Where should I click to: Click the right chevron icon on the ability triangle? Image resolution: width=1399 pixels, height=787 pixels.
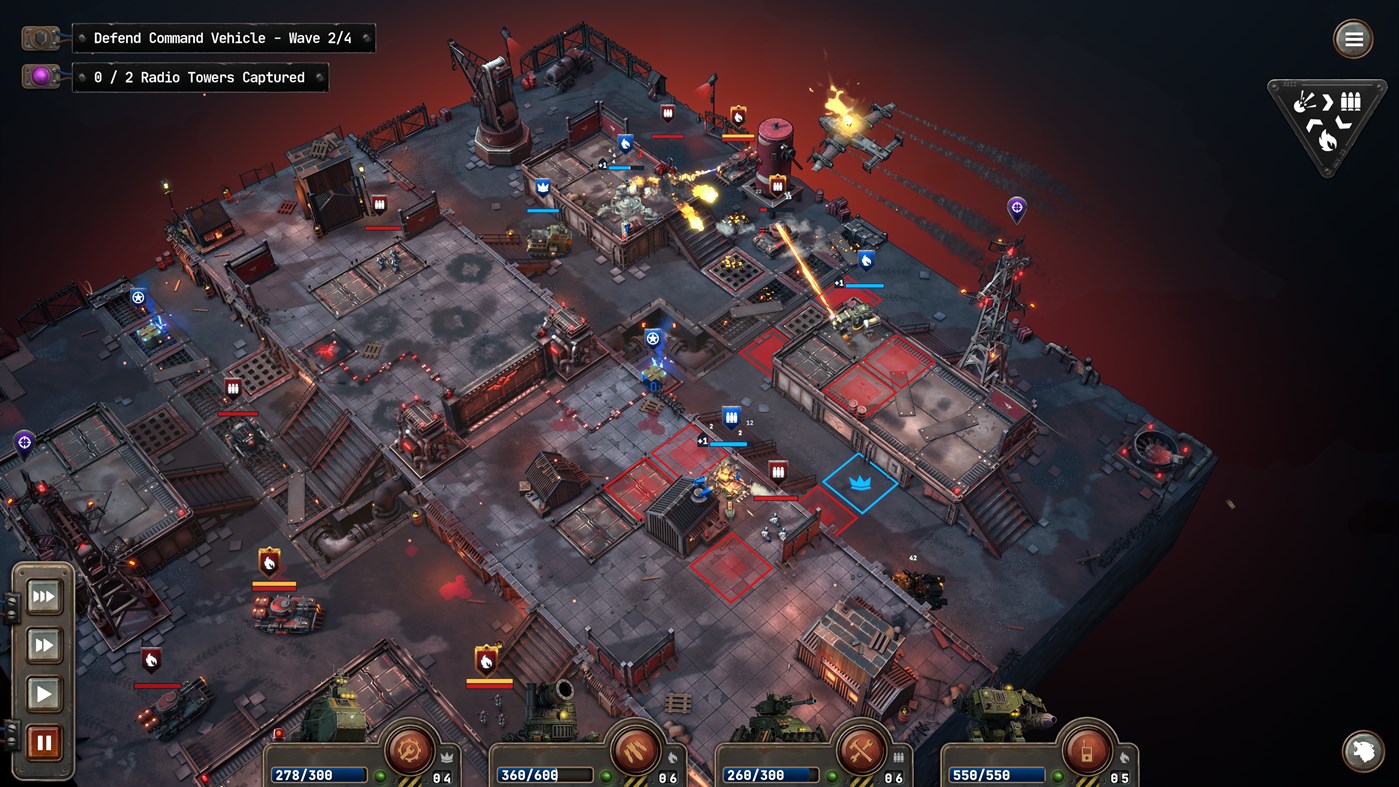[x=1327, y=101]
